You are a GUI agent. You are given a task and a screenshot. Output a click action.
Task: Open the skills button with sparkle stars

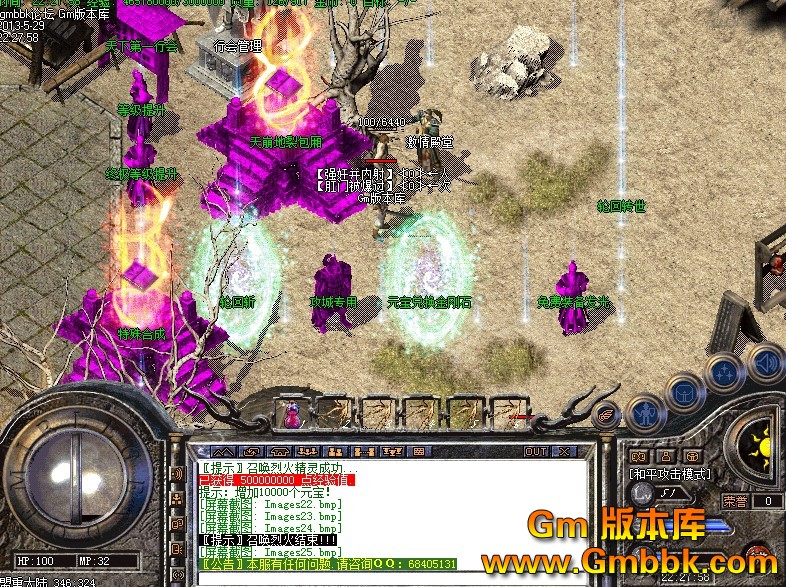(x=723, y=372)
